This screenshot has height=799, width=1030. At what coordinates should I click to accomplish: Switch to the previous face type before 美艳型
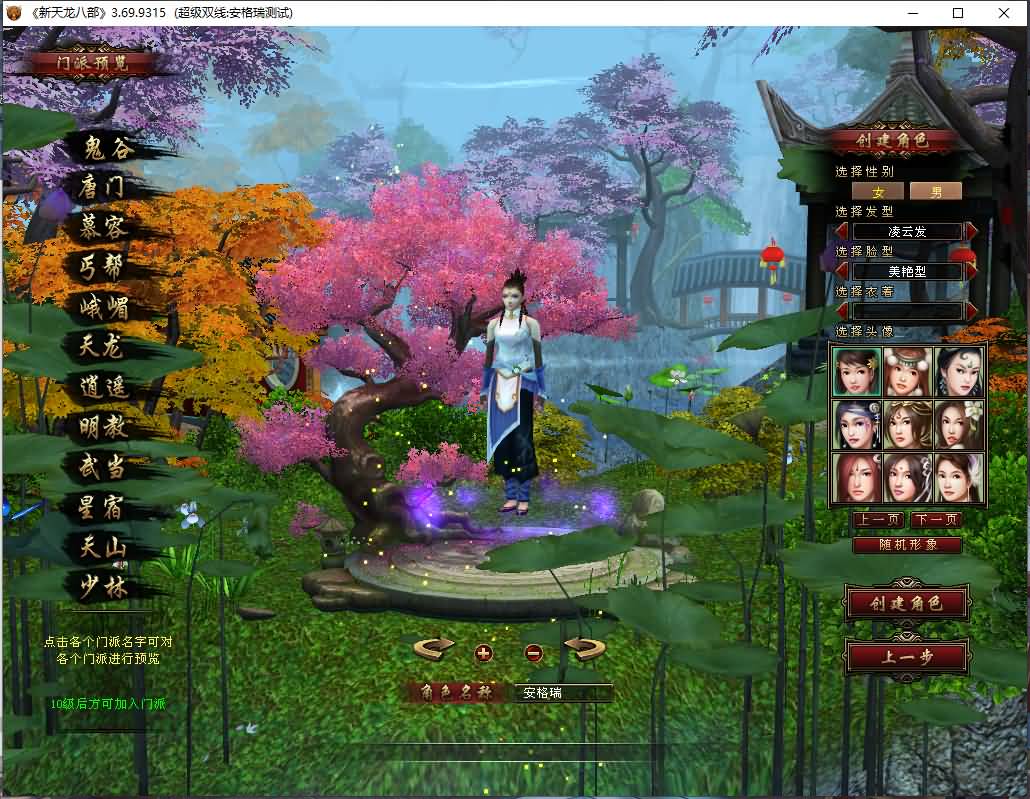coord(842,271)
